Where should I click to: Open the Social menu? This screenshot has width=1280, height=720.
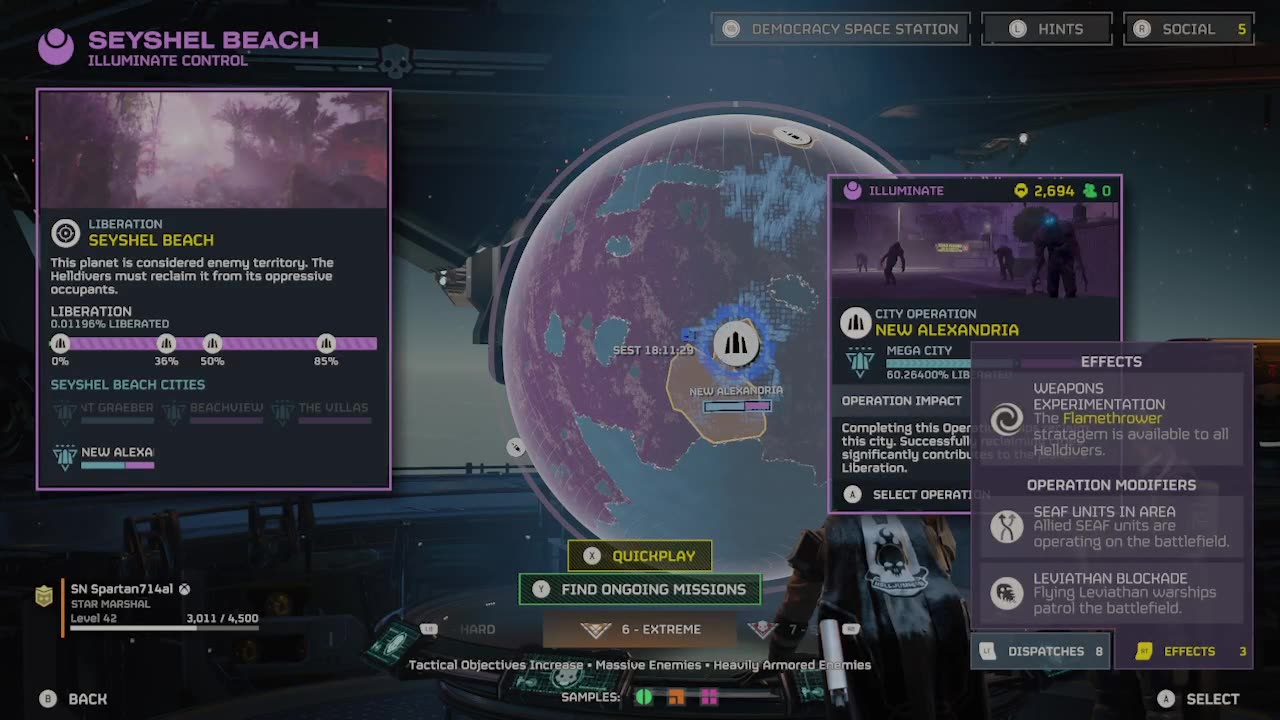click(x=1189, y=29)
